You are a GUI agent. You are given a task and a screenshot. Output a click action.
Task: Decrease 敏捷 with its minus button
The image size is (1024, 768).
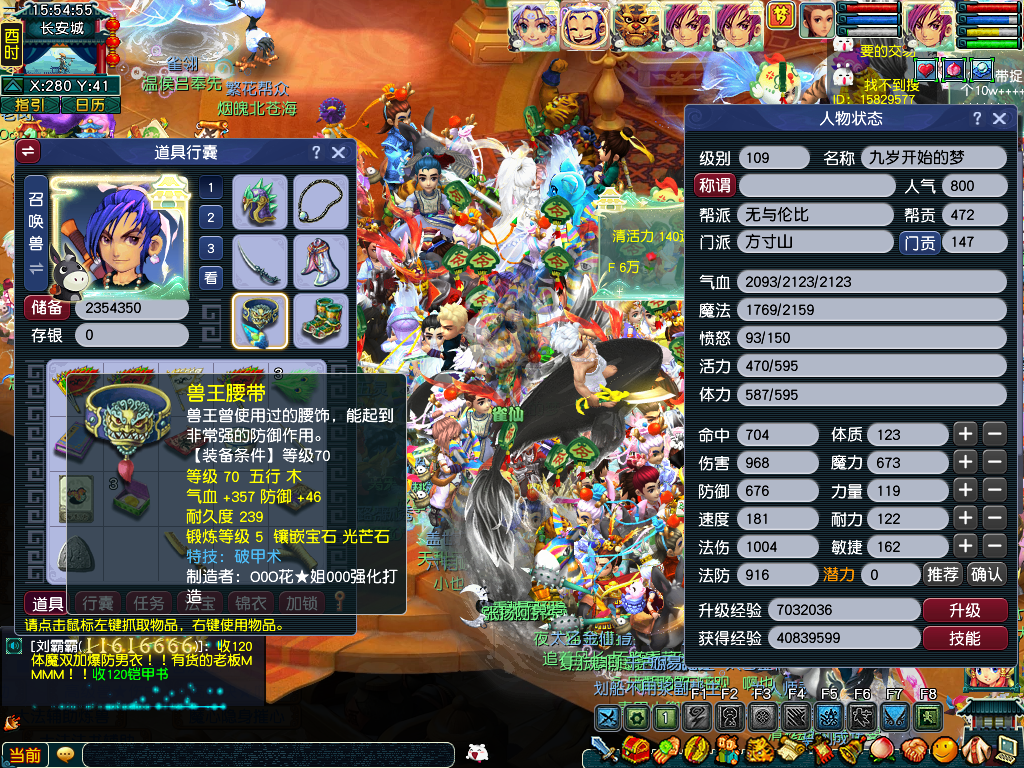click(x=994, y=546)
